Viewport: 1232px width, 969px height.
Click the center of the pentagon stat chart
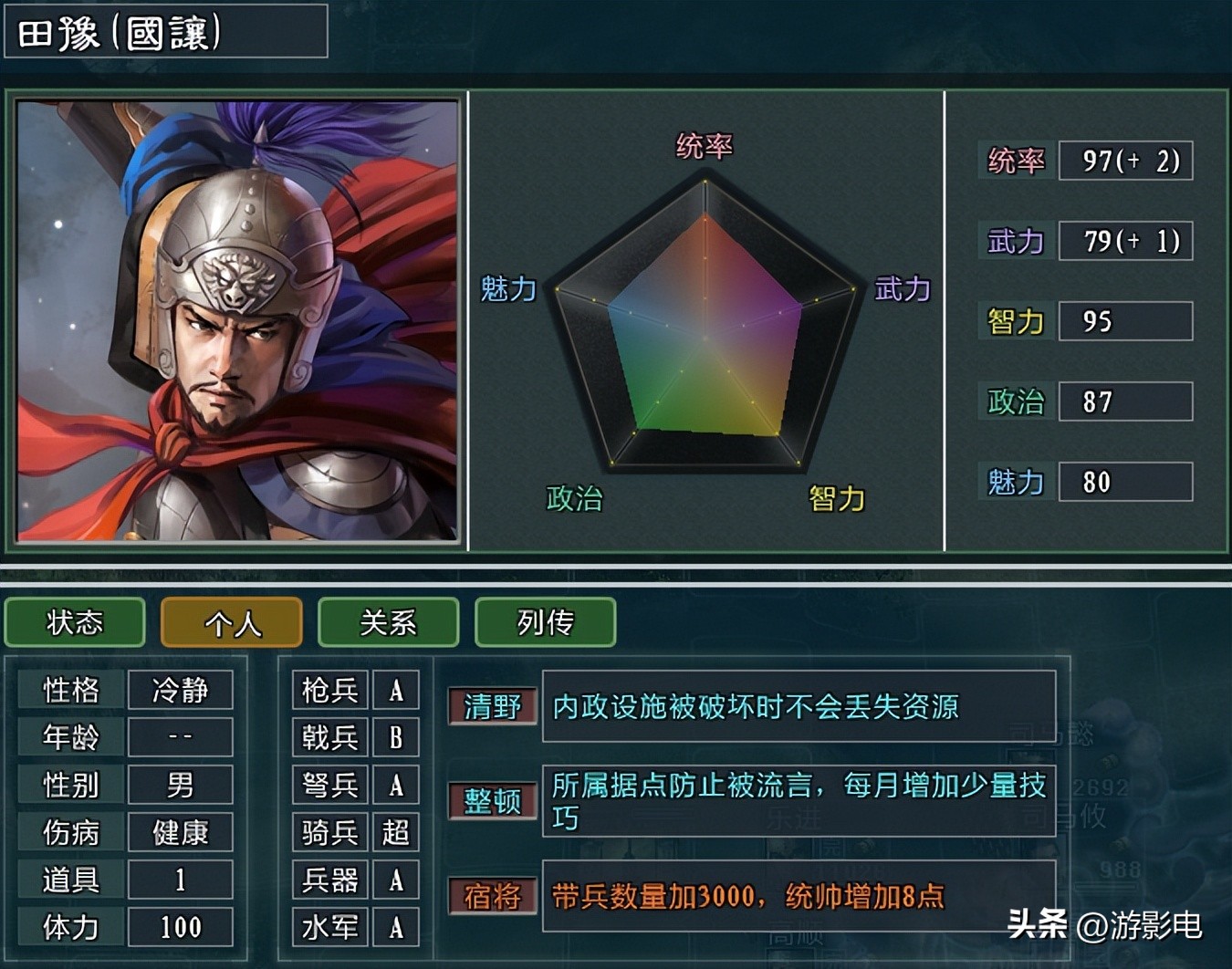[703, 338]
